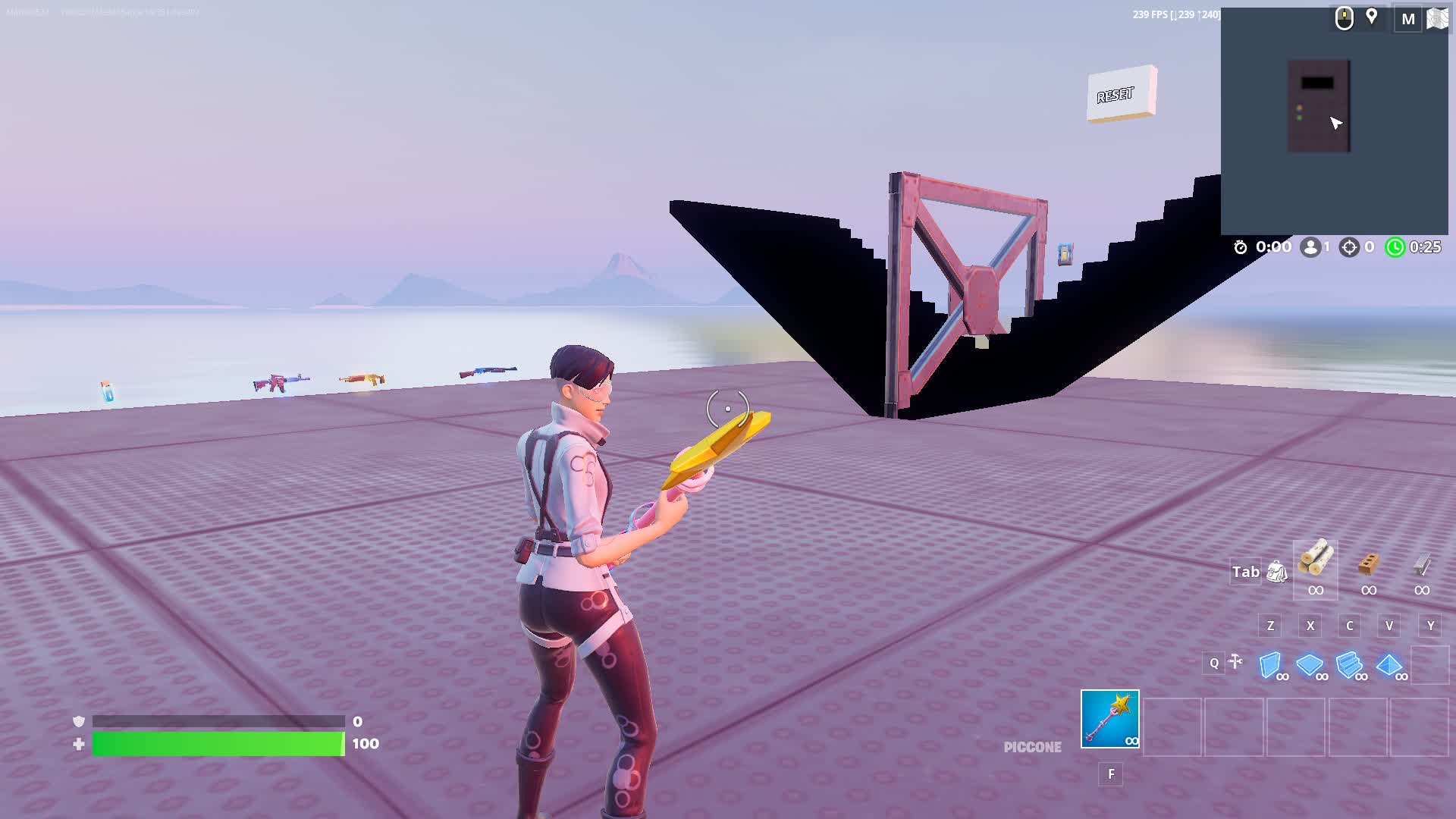Click the M map key indicator
1456x819 pixels.
tap(1408, 19)
